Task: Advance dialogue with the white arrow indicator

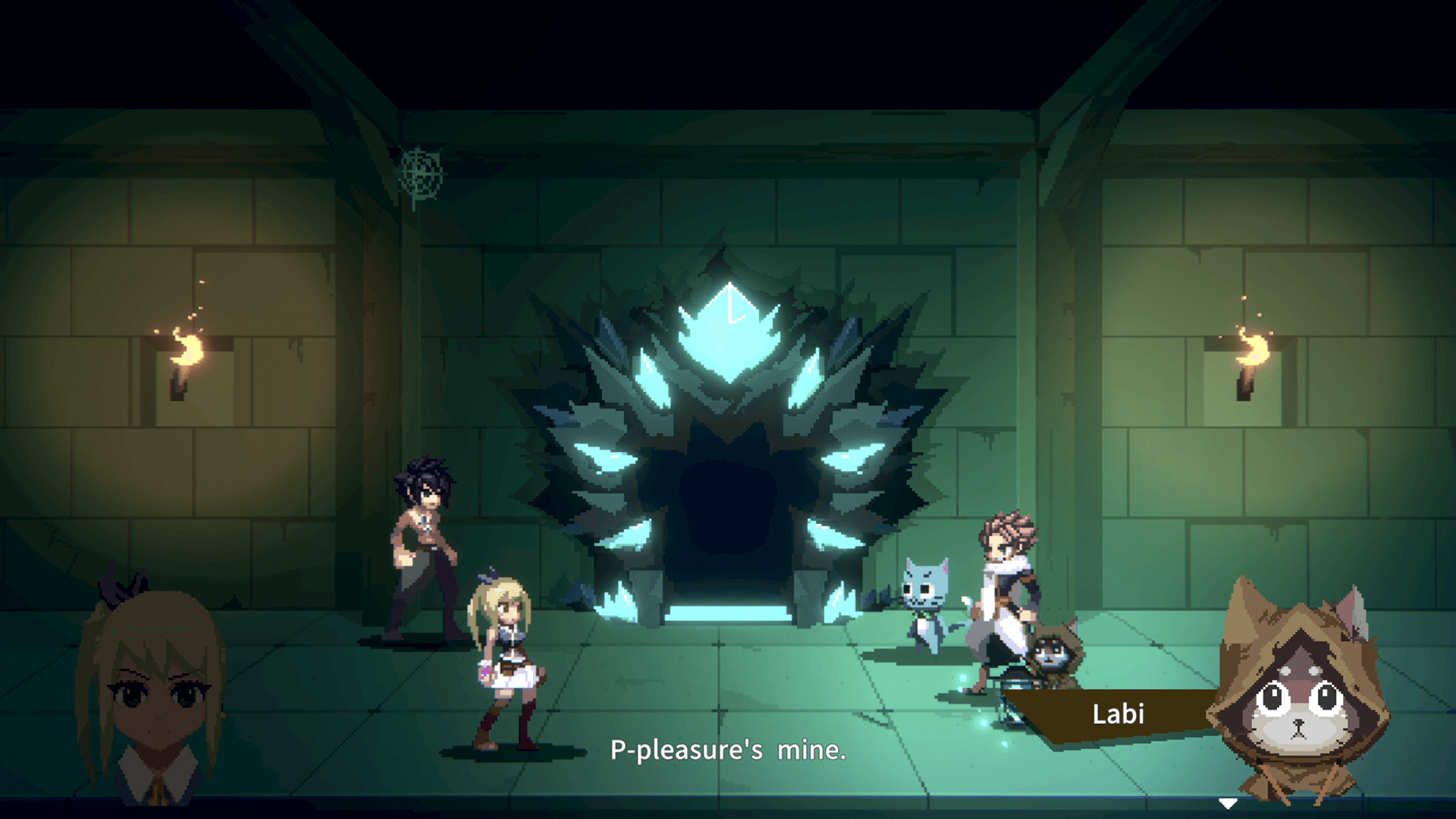Action: tap(1228, 803)
